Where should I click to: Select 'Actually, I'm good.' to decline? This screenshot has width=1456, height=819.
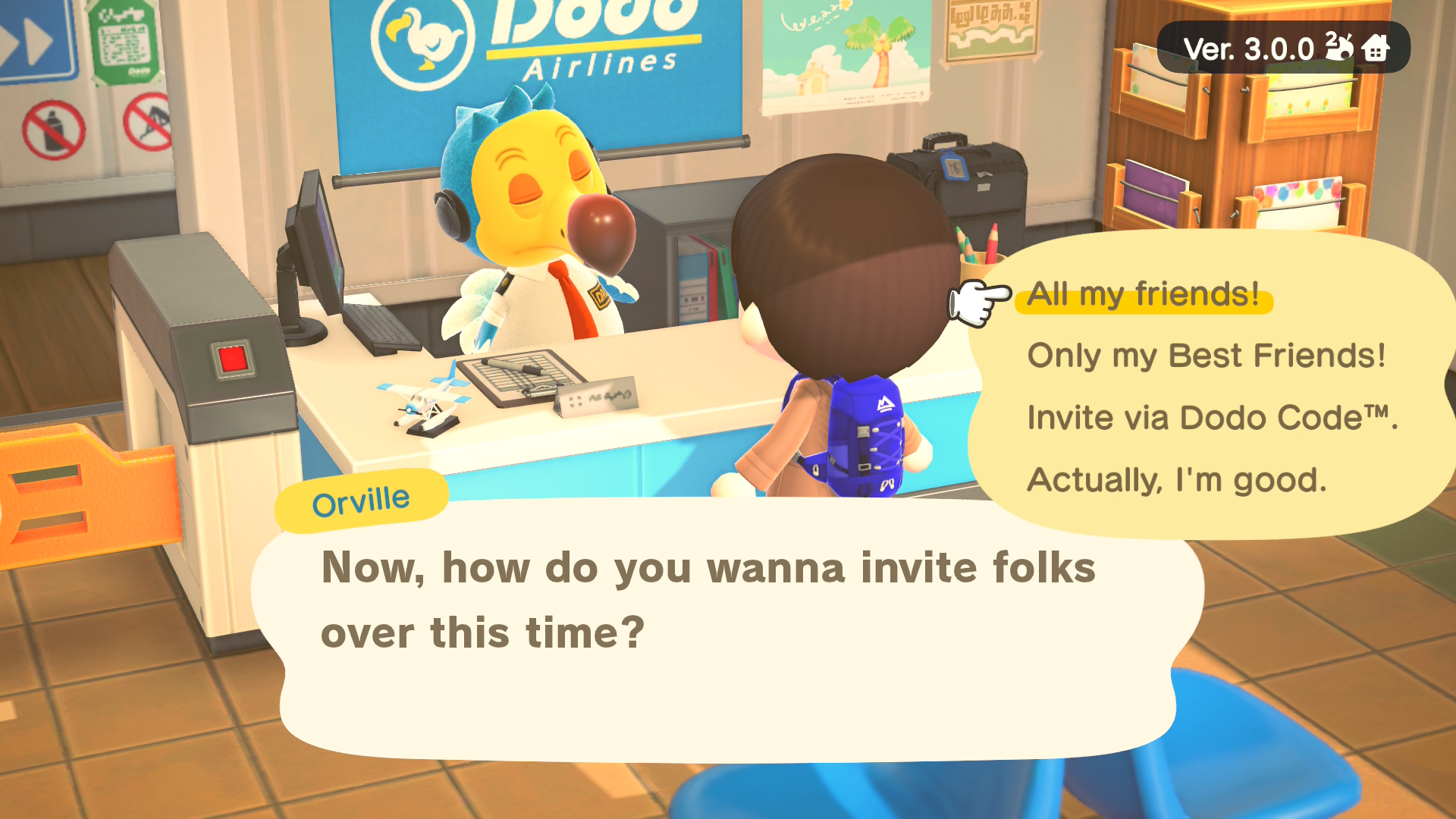tap(1175, 479)
